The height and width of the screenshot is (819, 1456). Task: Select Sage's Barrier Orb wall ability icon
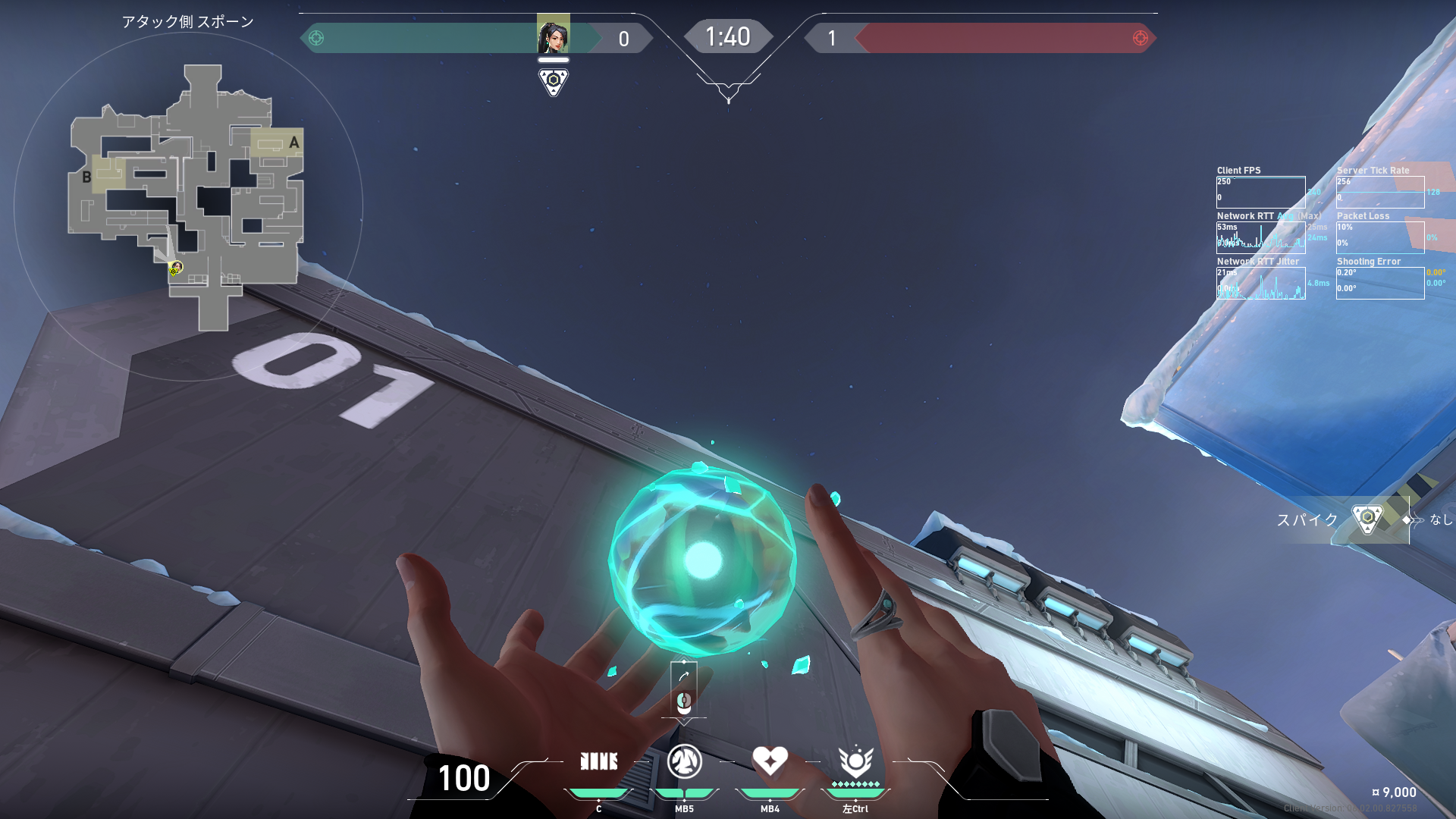(598, 761)
